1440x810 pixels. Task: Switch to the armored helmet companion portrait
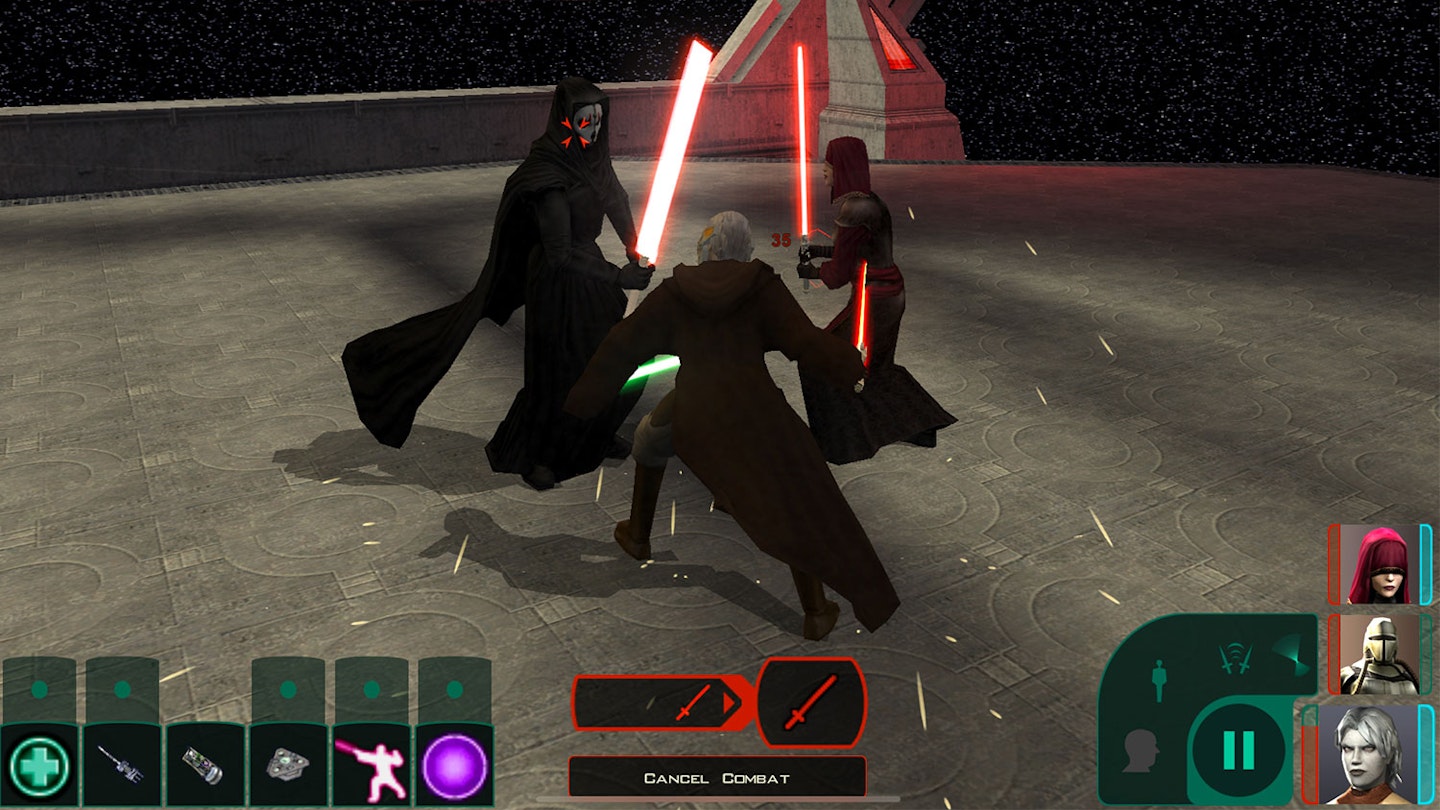click(x=1379, y=655)
